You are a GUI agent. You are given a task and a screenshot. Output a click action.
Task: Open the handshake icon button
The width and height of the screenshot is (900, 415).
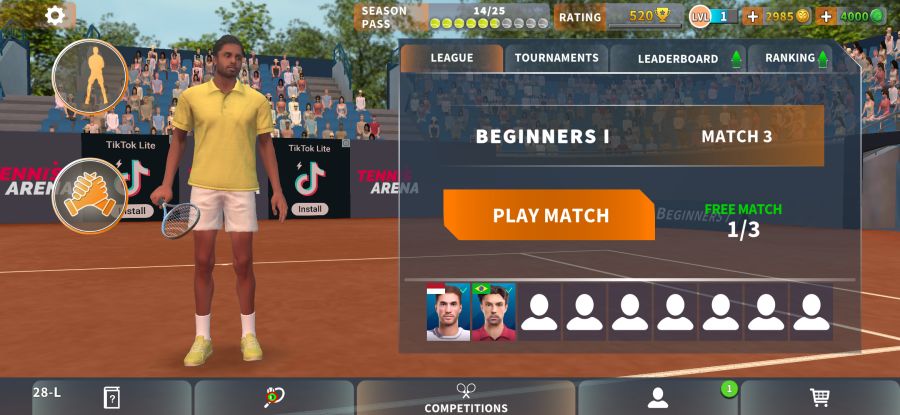[x=90, y=193]
